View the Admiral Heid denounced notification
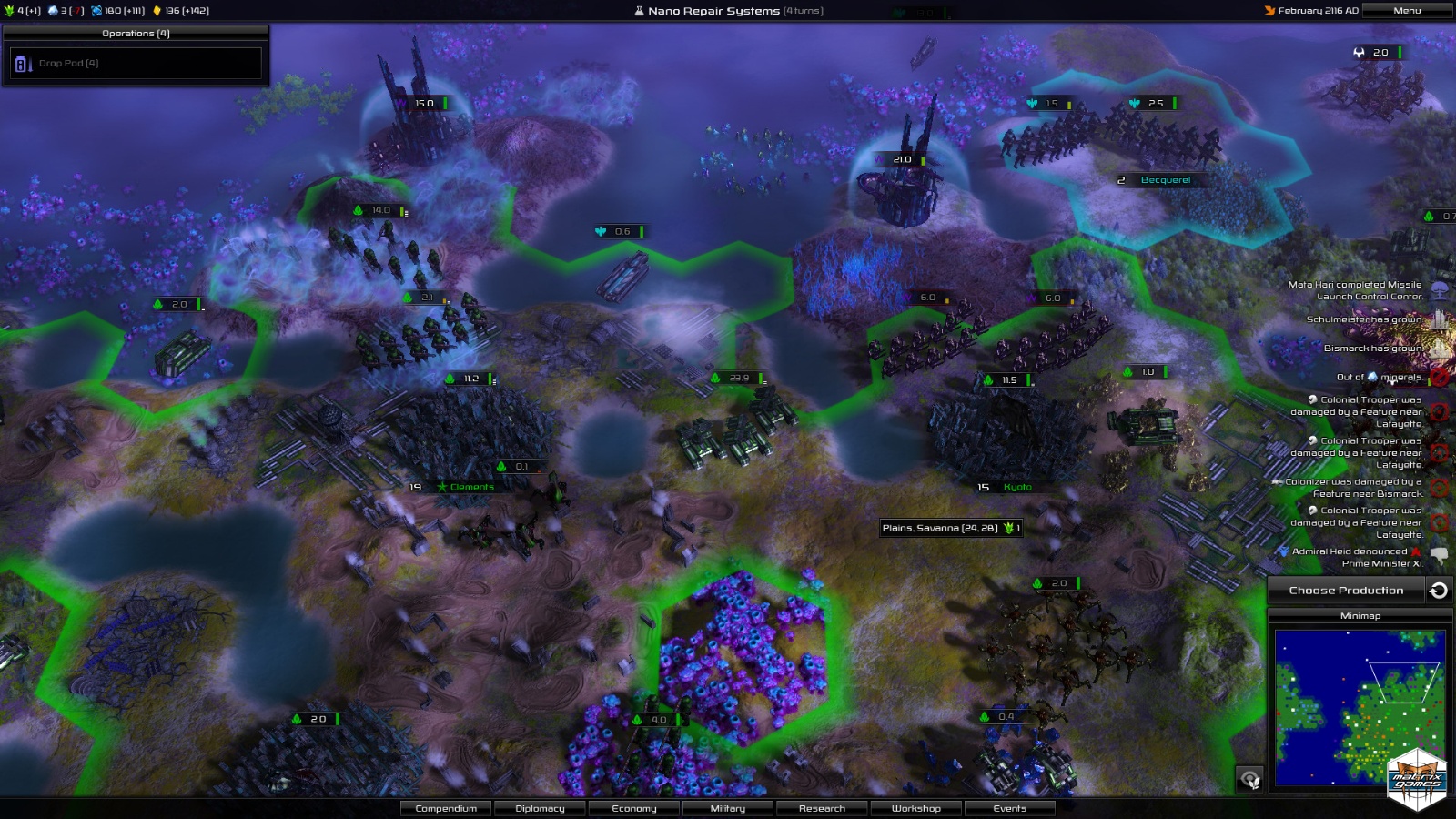This screenshot has height=819, width=1456. point(1356,557)
